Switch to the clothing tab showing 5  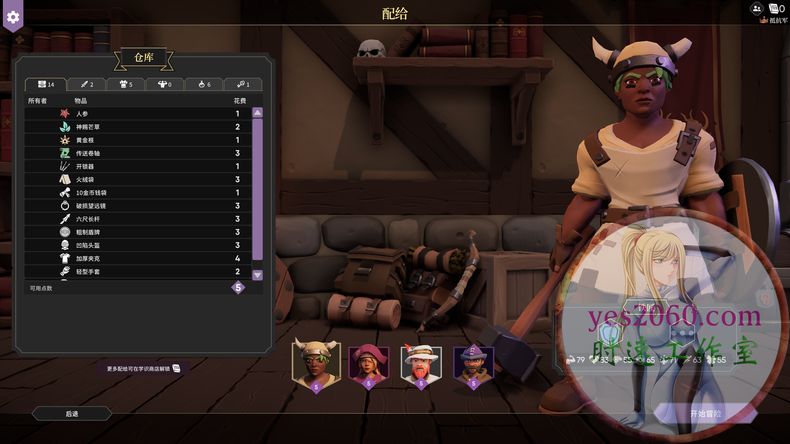point(126,84)
